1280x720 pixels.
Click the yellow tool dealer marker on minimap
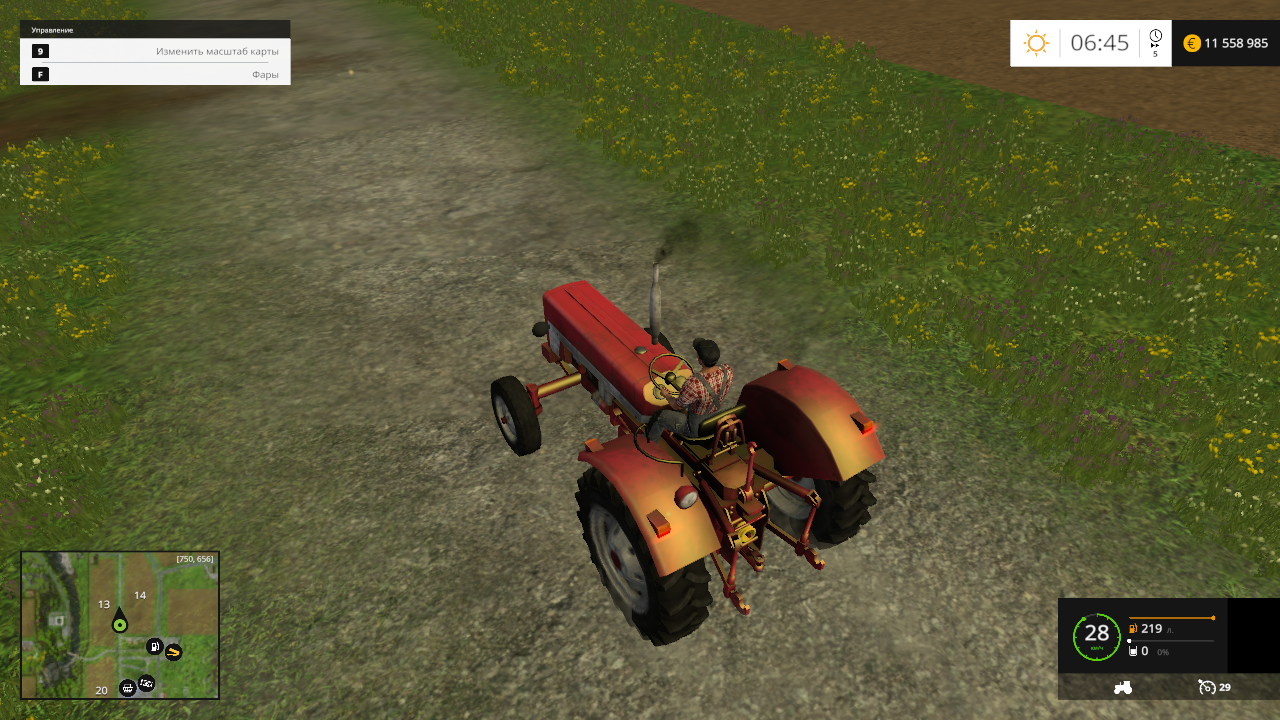(x=173, y=652)
